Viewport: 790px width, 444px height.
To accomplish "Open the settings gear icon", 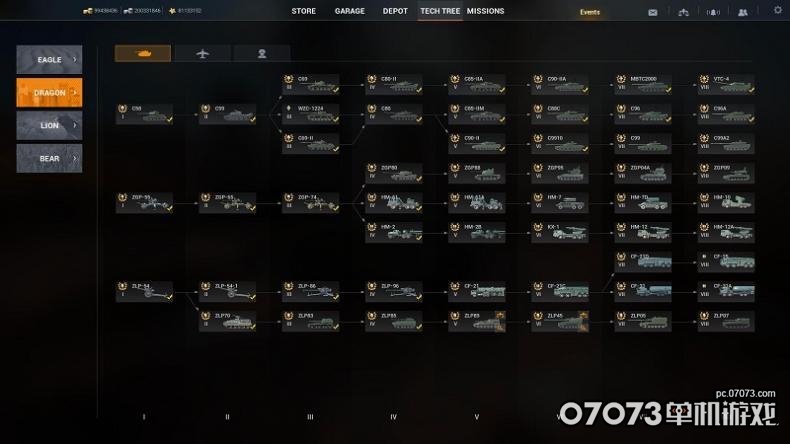I will coord(778,11).
